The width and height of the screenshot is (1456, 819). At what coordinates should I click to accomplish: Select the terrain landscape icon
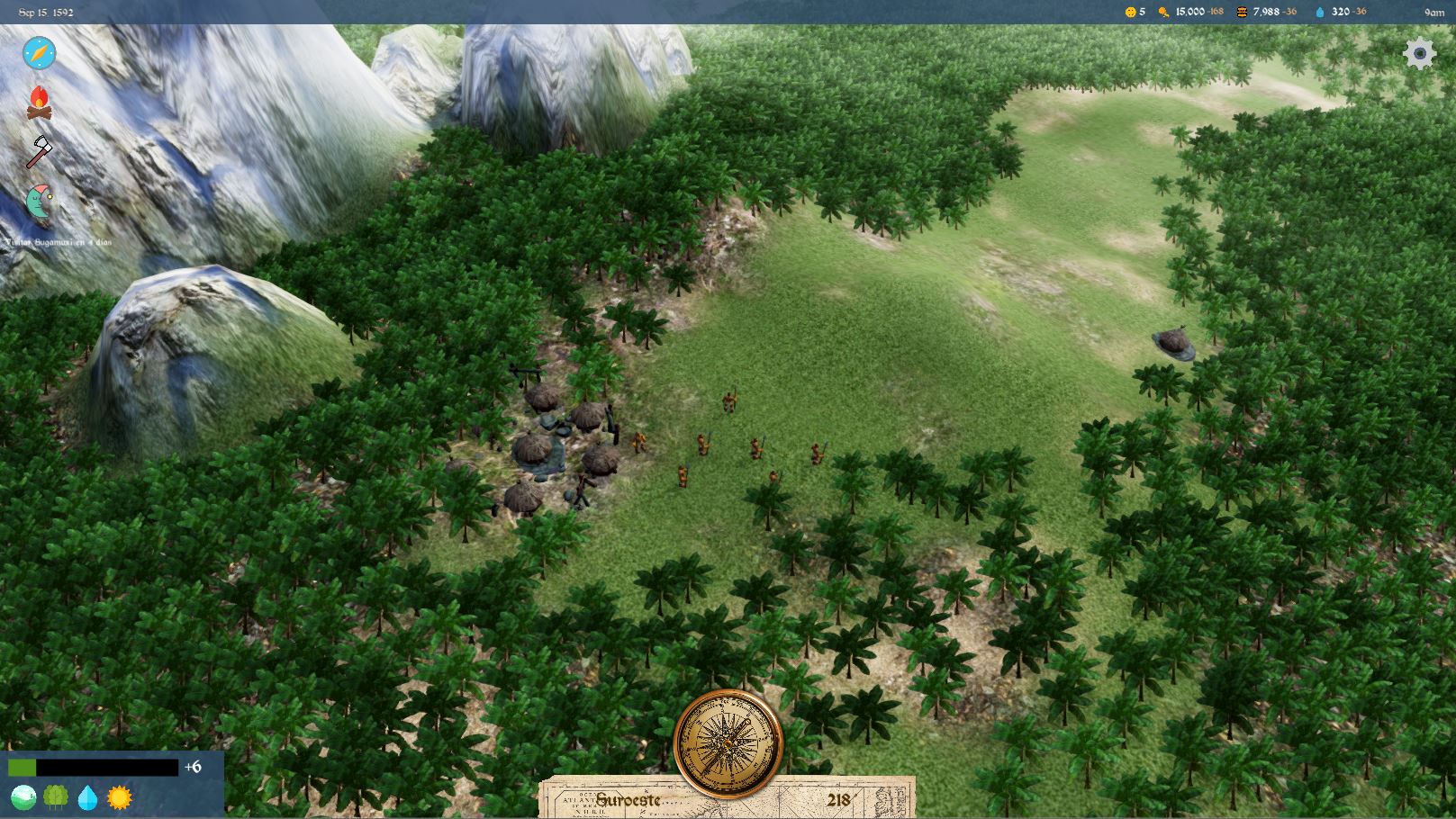(x=23, y=797)
